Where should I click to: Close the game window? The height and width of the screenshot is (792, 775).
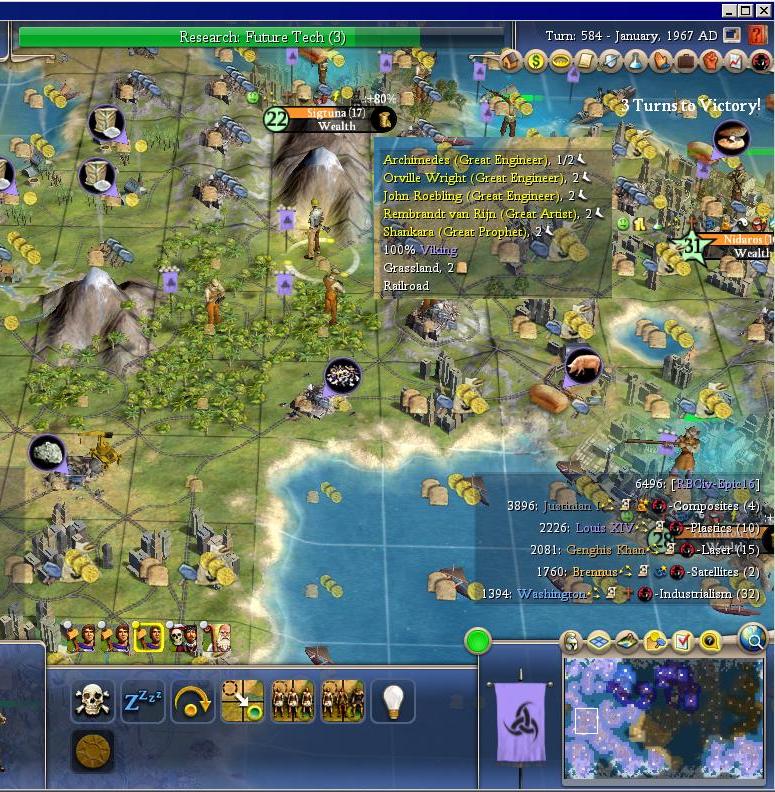coord(765,10)
